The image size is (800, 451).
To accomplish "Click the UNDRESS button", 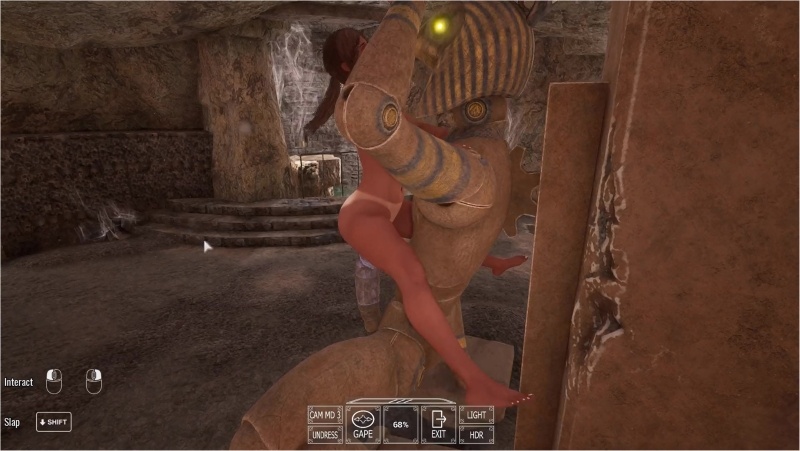I will click(325, 435).
